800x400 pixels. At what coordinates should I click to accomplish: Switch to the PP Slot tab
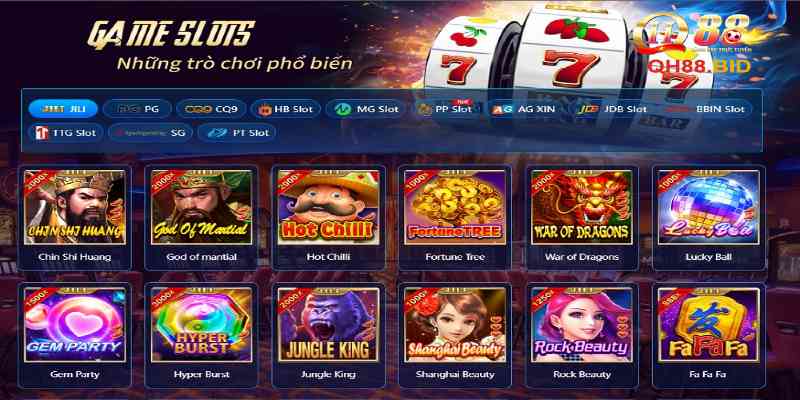447,108
